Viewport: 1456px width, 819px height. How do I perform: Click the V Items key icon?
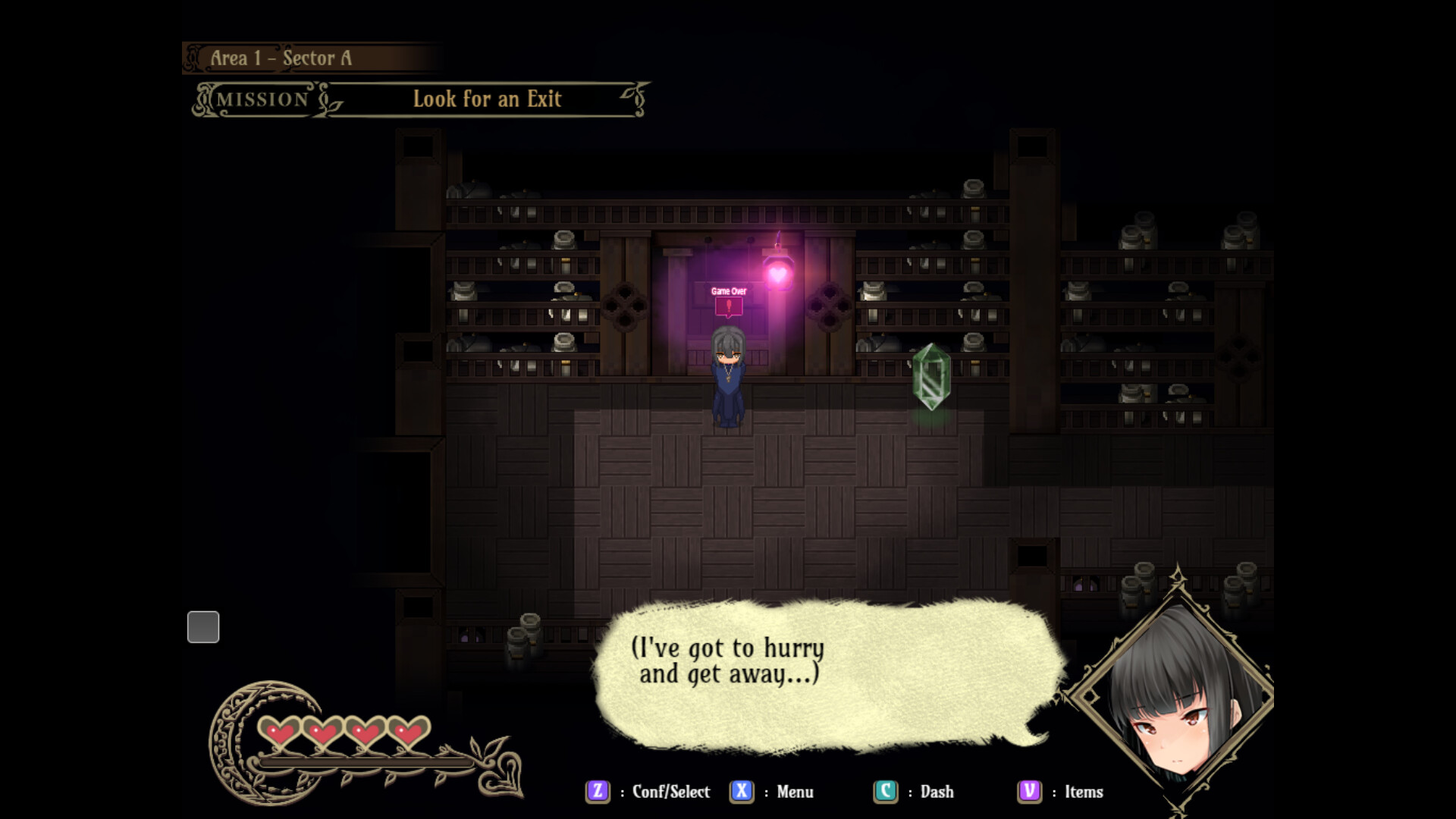click(1028, 792)
